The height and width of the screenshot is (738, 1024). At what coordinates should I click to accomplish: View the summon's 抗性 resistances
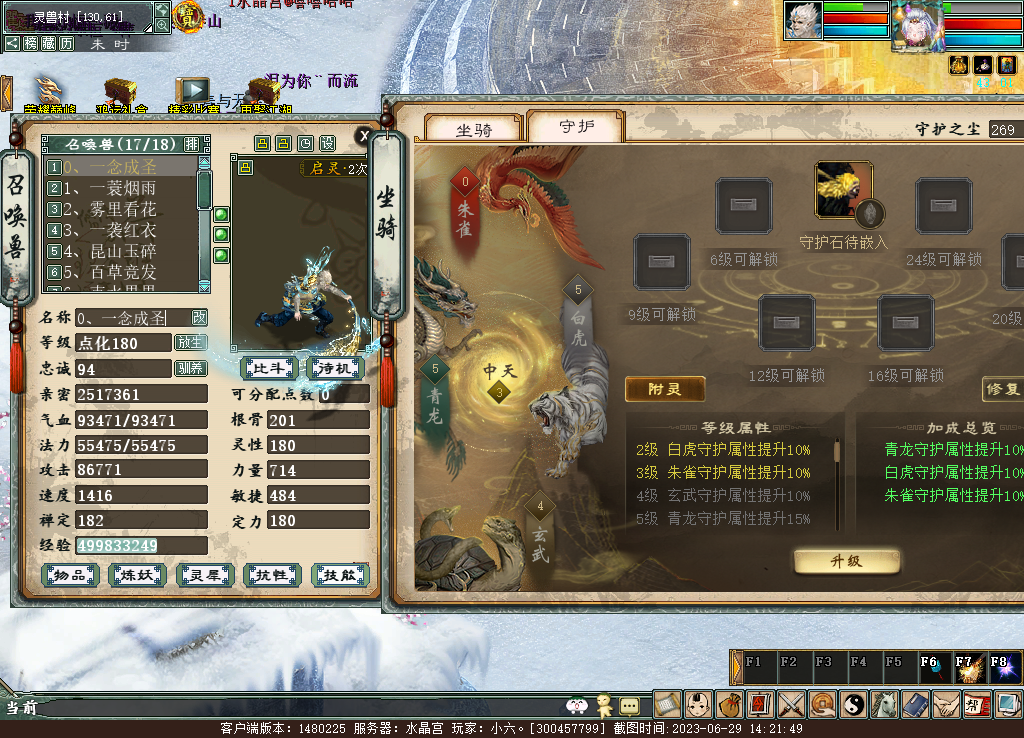pos(272,575)
